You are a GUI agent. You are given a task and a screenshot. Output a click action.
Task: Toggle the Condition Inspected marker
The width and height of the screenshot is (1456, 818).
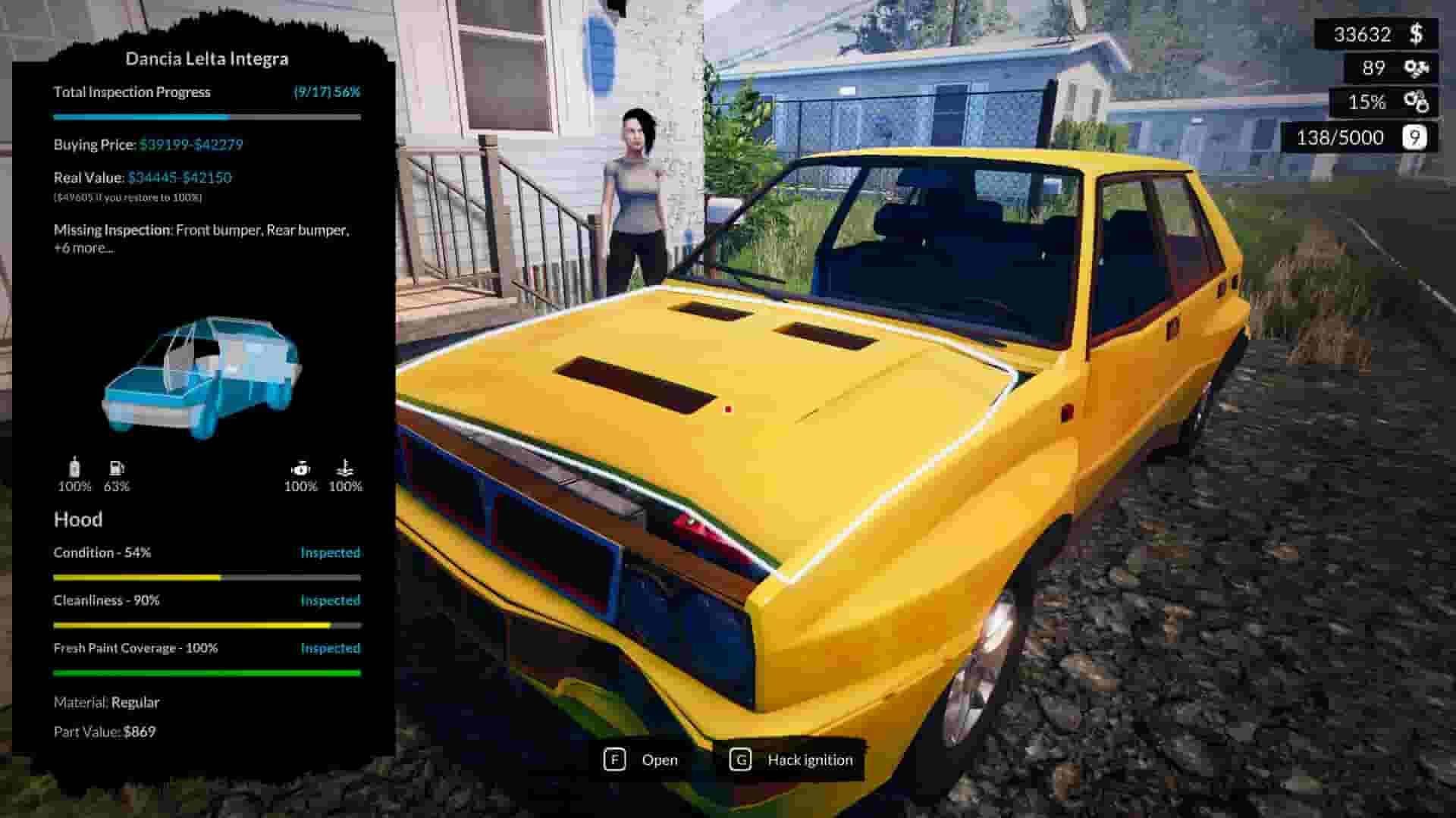tap(331, 553)
